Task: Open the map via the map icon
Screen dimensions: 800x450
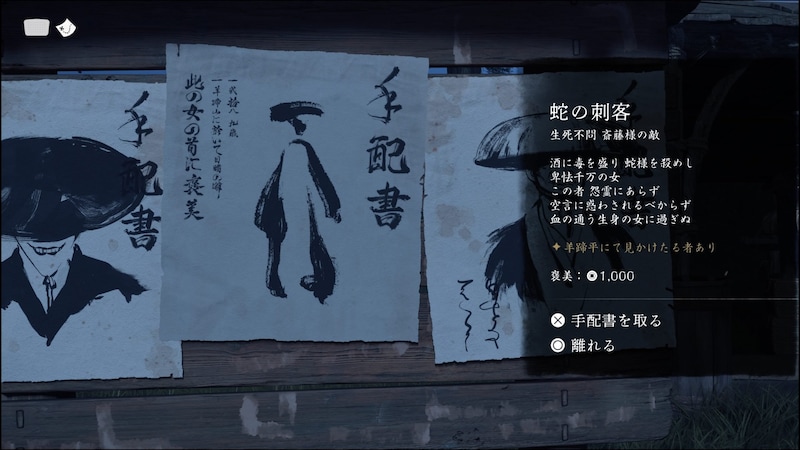Action: [x=37, y=27]
